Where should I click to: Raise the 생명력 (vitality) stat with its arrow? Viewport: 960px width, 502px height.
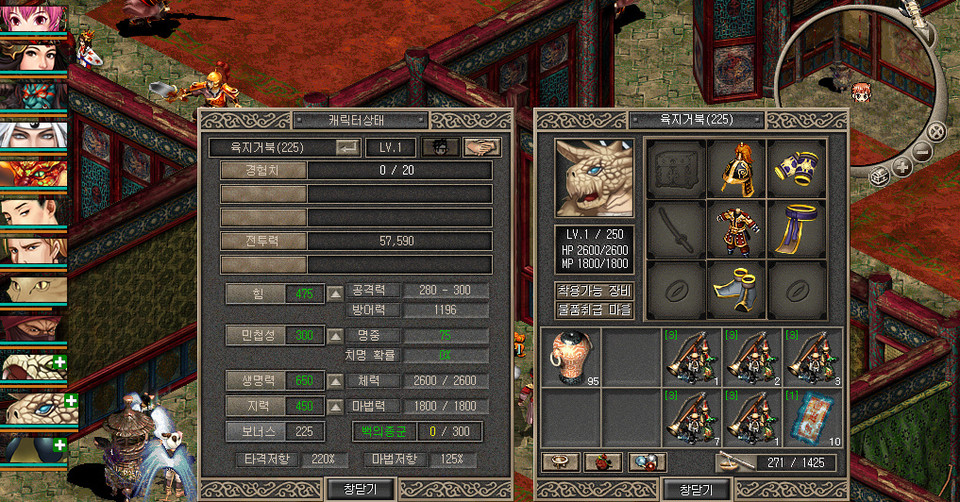tap(336, 381)
